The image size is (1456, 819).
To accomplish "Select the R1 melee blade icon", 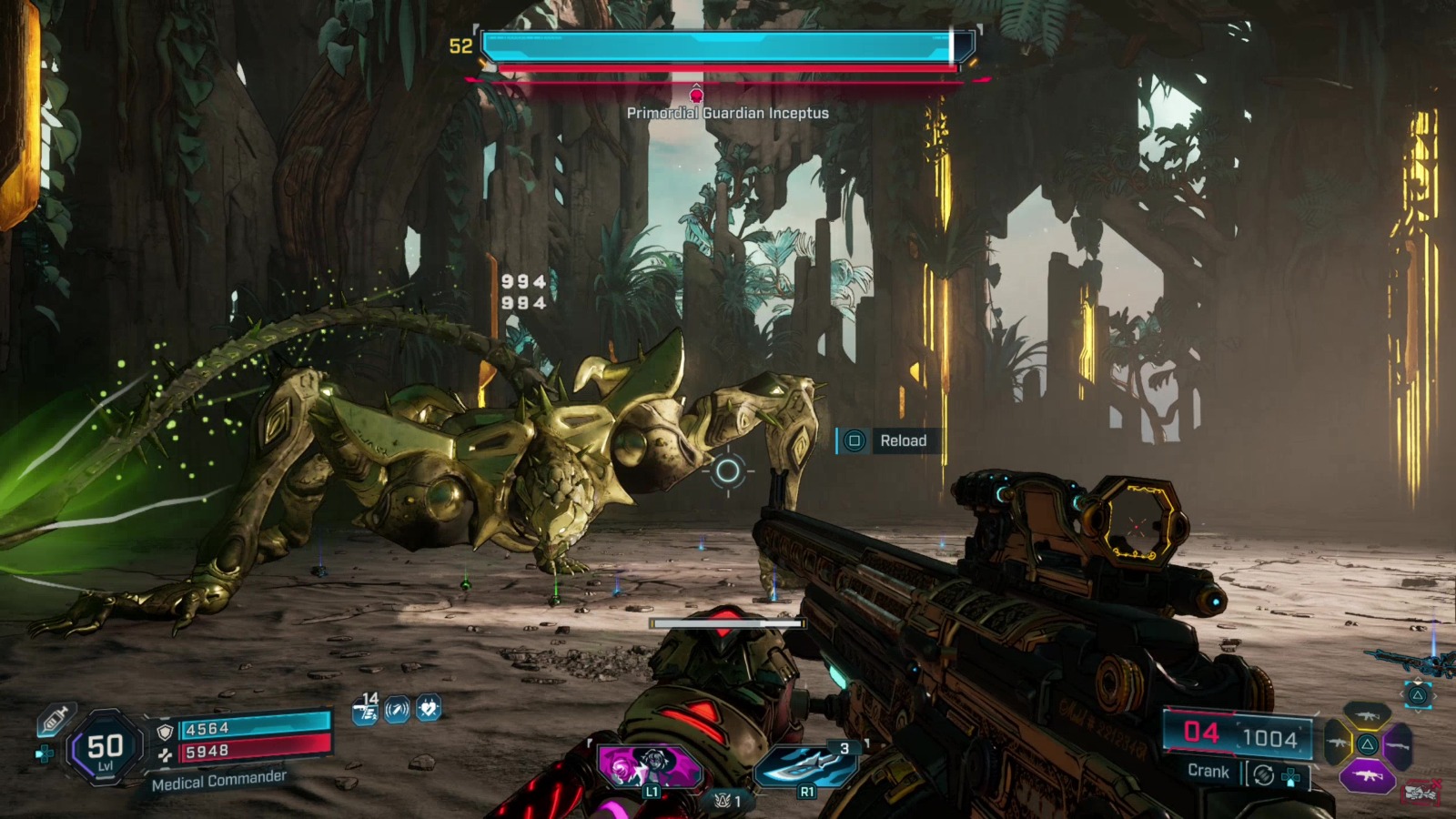I will coord(807,766).
